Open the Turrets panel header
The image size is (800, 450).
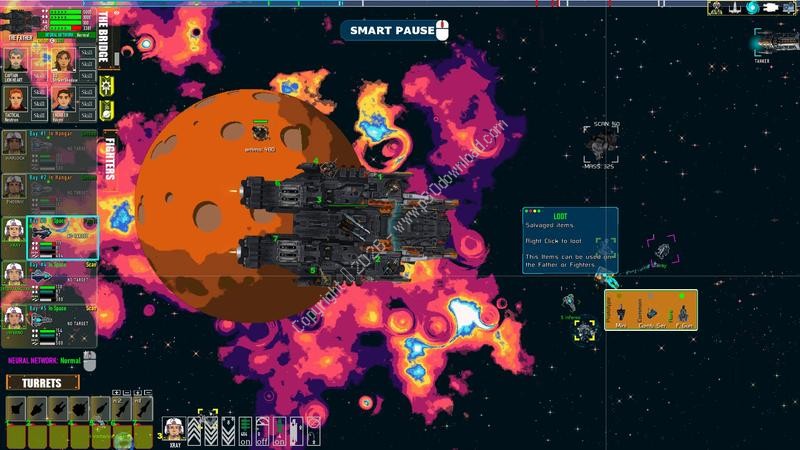(42, 383)
